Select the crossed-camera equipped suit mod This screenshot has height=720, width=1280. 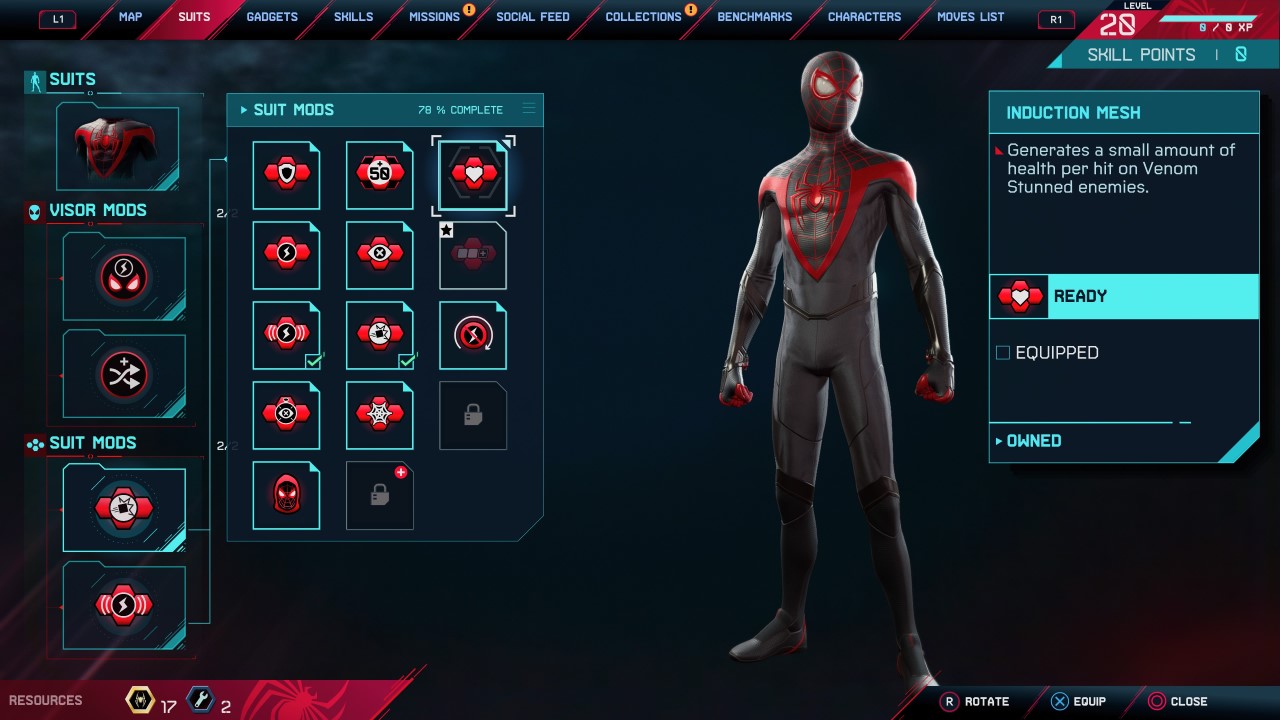click(124, 508)
